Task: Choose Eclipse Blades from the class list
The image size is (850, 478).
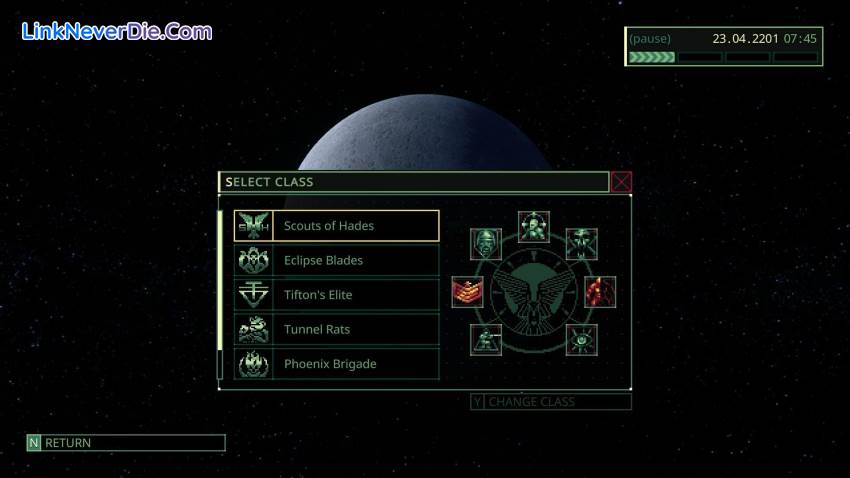Action: coord(336,260)
